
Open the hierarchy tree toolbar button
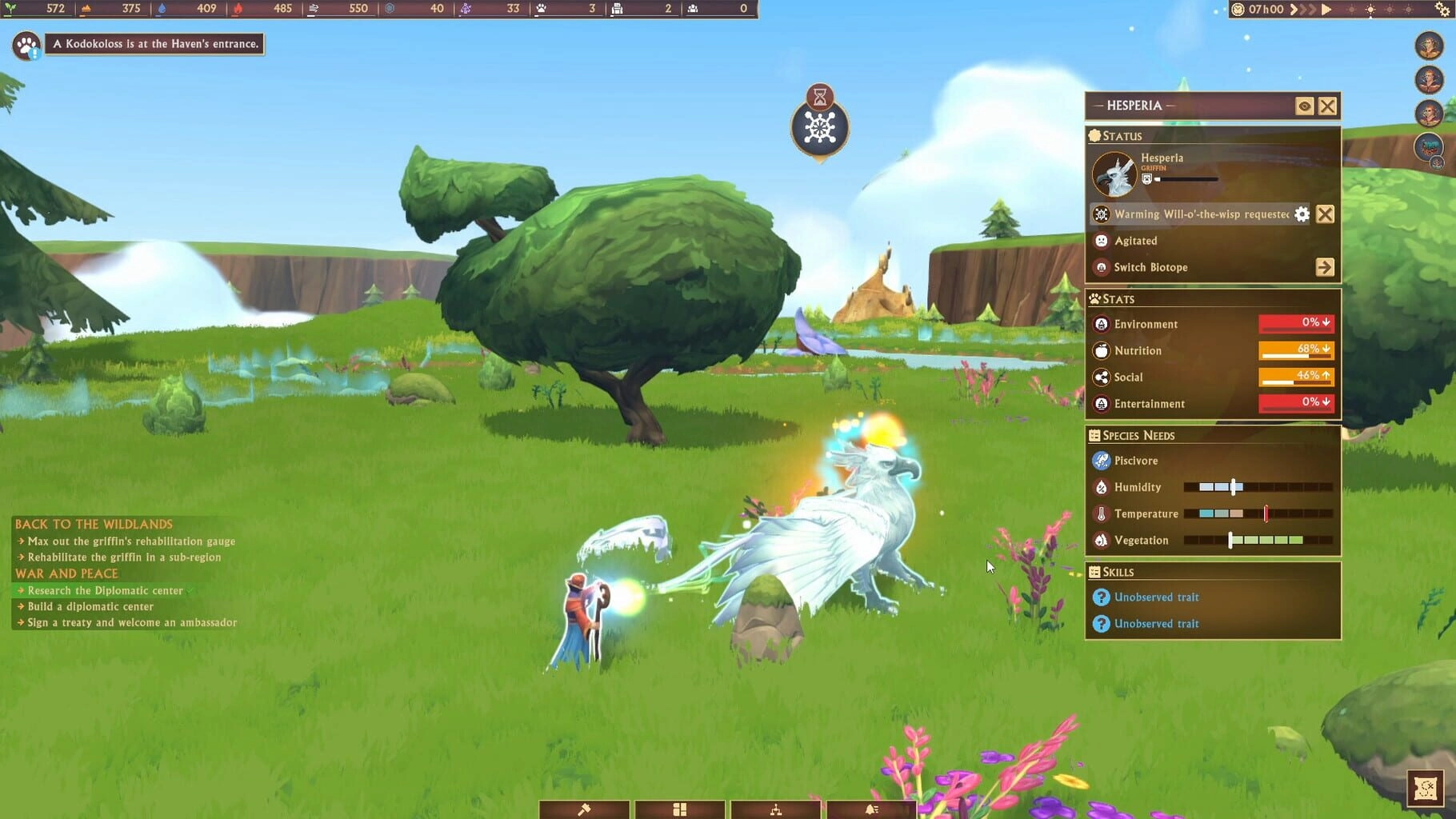click(775, 809)
